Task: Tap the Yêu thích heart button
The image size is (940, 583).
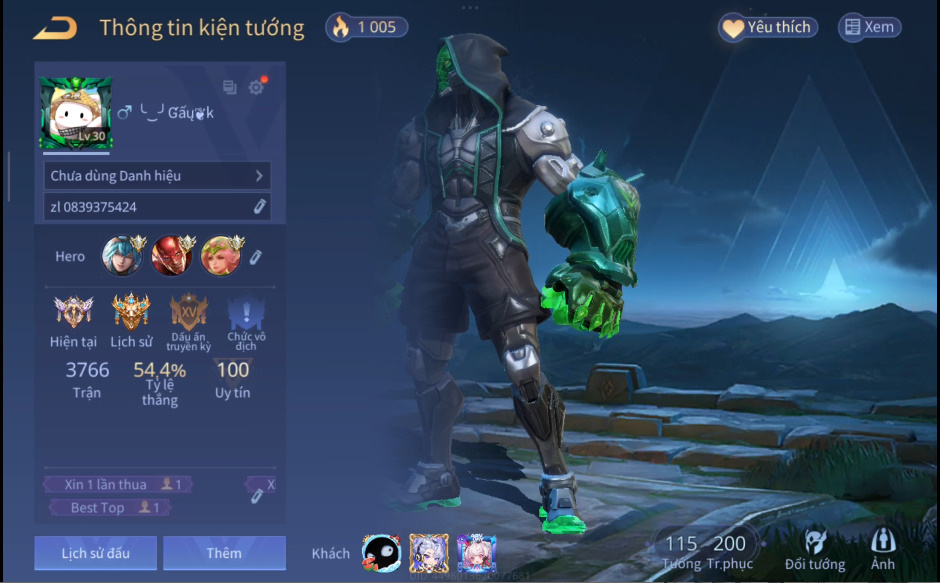Action: point(768,28)
